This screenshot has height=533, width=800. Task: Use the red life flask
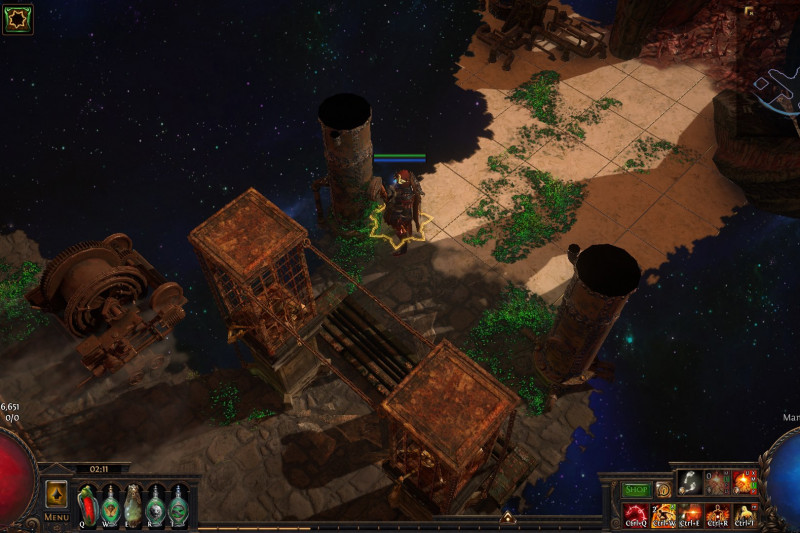point(87,503)
